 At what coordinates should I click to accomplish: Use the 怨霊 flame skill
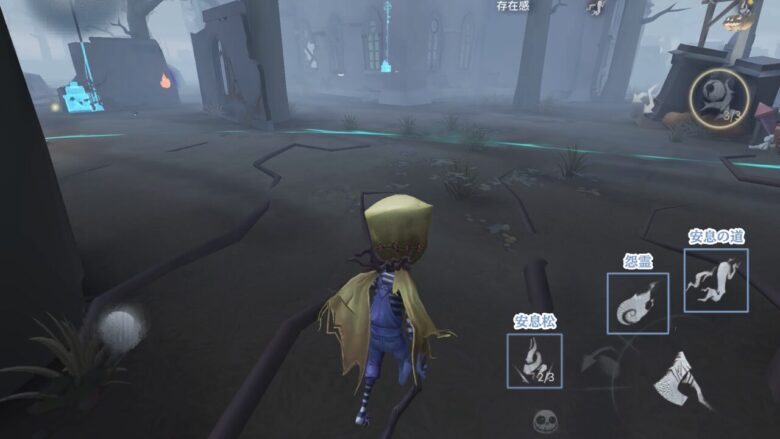coord(637,303)
